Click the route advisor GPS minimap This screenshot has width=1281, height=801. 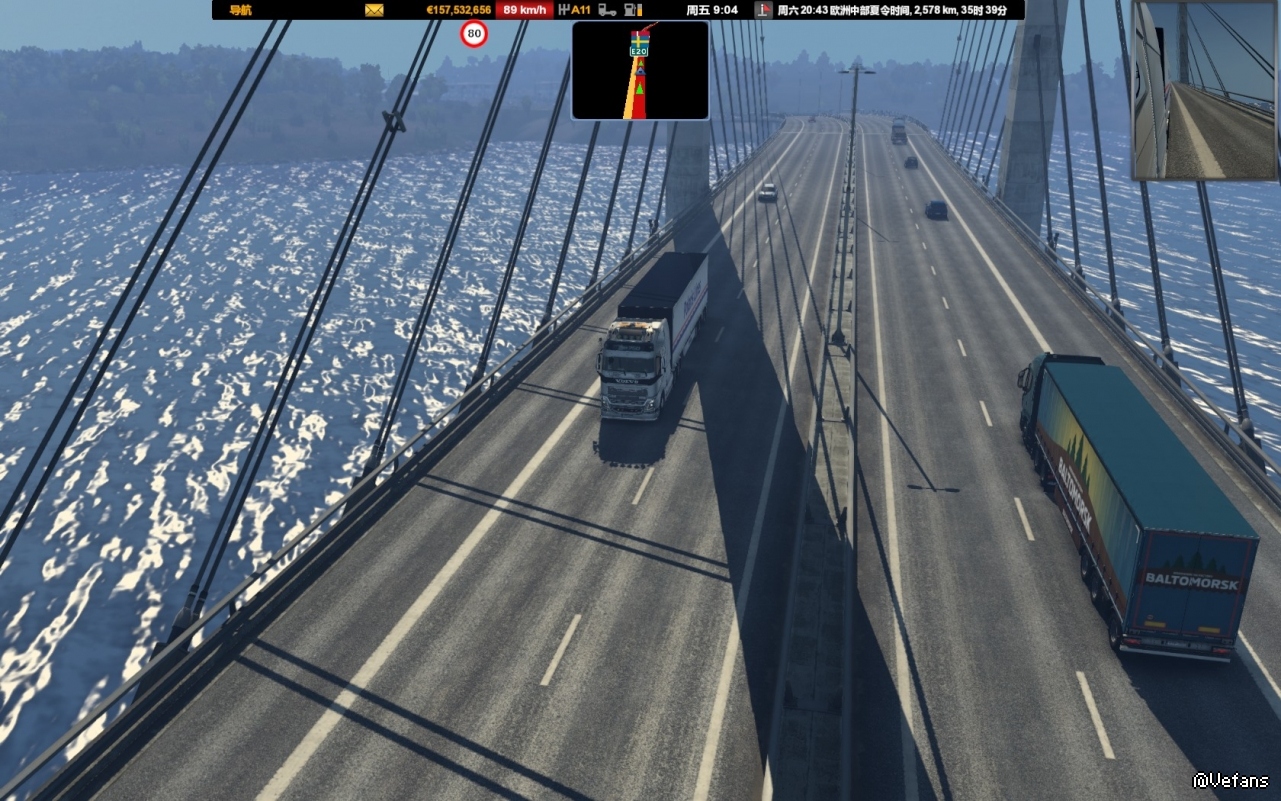[x=640, y=70]
